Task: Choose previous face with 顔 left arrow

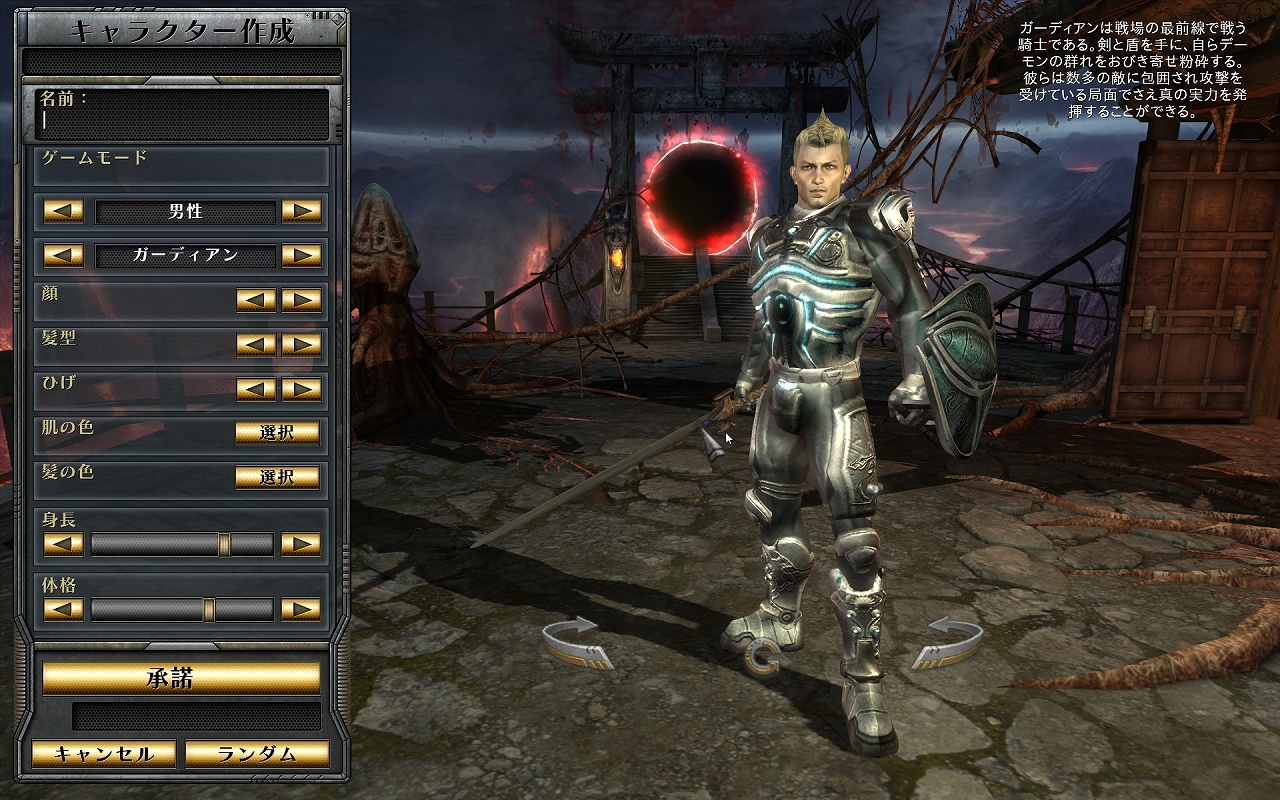Action: 256,300
